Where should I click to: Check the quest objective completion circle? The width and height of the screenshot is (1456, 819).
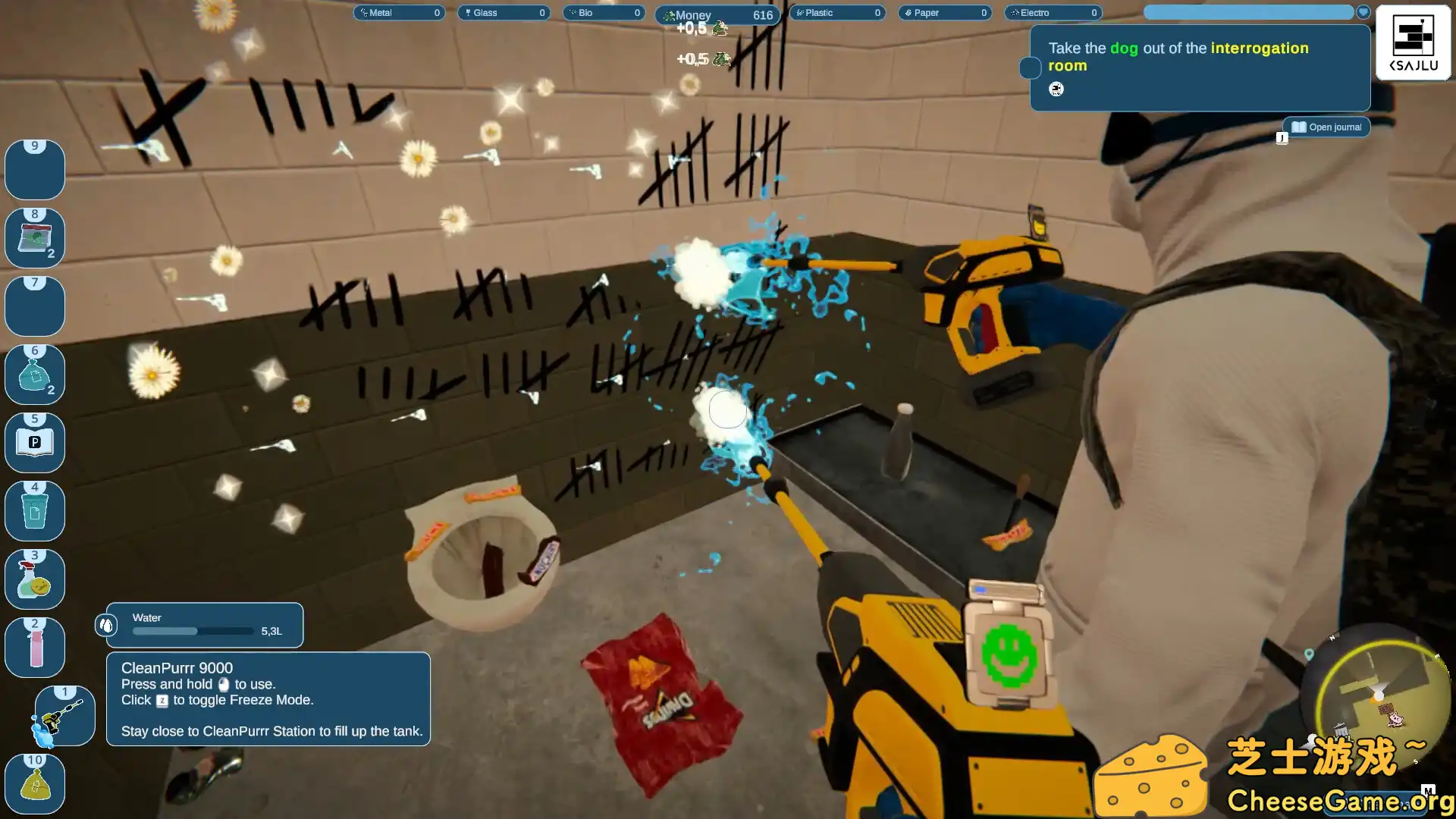[x=1030, y=68]
